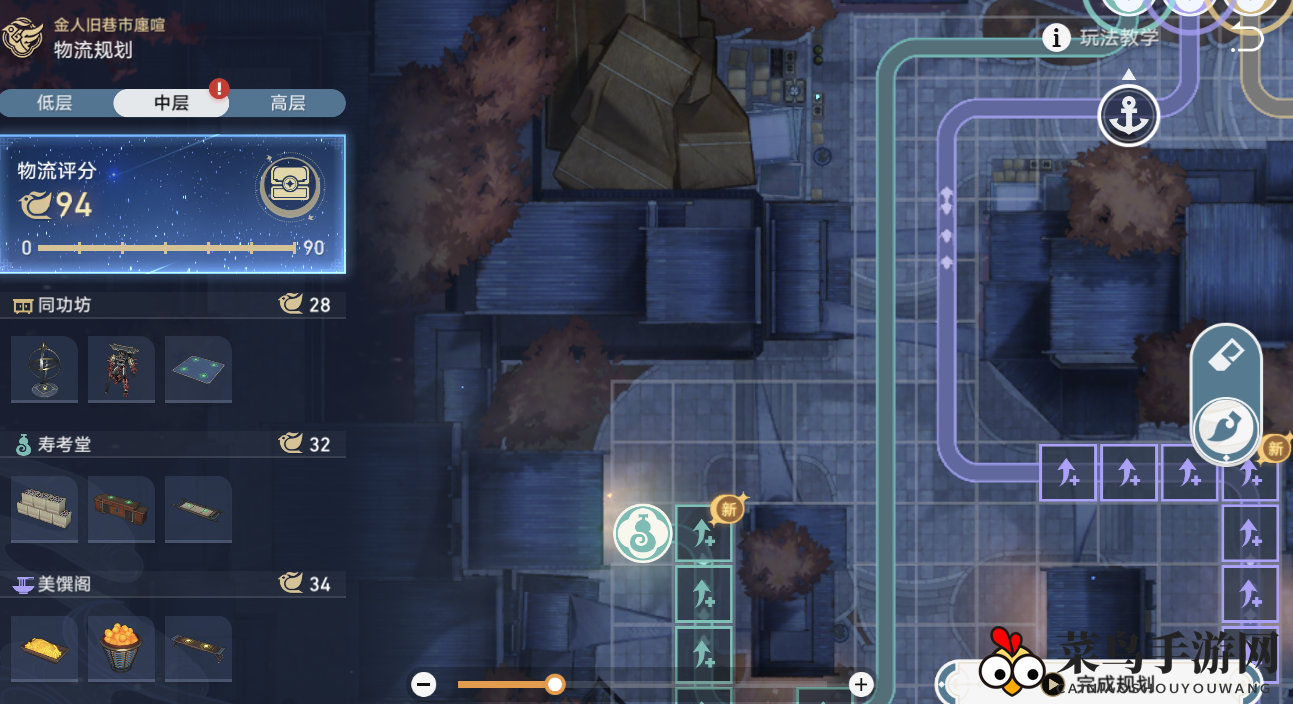The width and height of the screenshot is (1293, 704).
Task: Switch to the 低层 floor tab
Action: pyautogui.click(x=55, y=103)
